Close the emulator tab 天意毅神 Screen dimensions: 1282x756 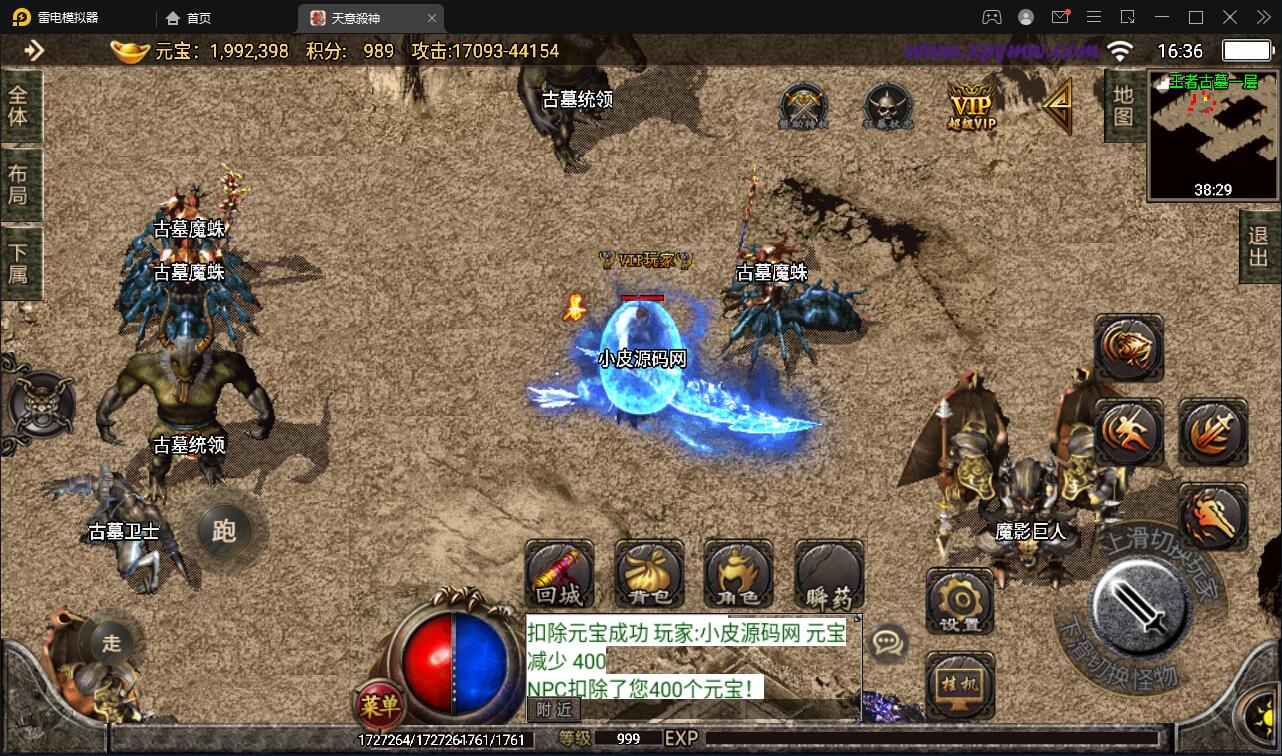432,18
